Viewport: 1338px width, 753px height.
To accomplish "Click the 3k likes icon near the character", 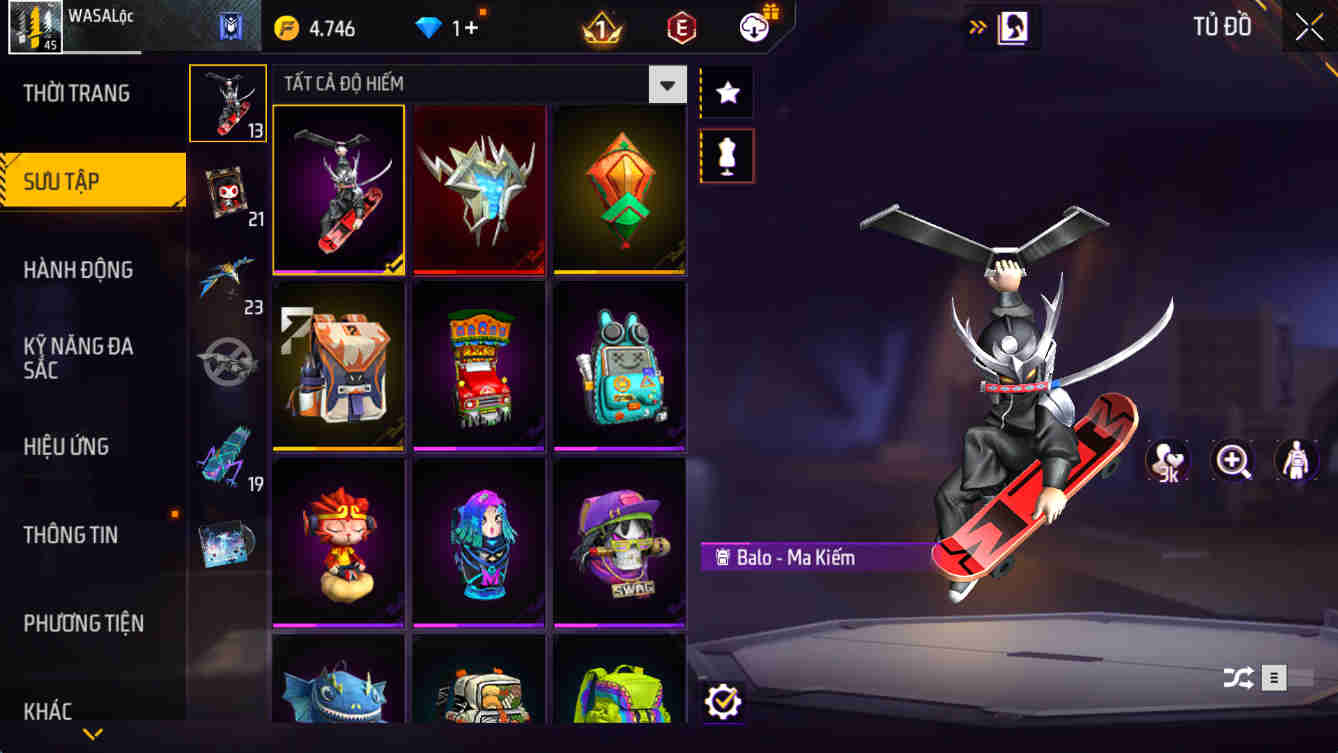I will point(1165,462).
